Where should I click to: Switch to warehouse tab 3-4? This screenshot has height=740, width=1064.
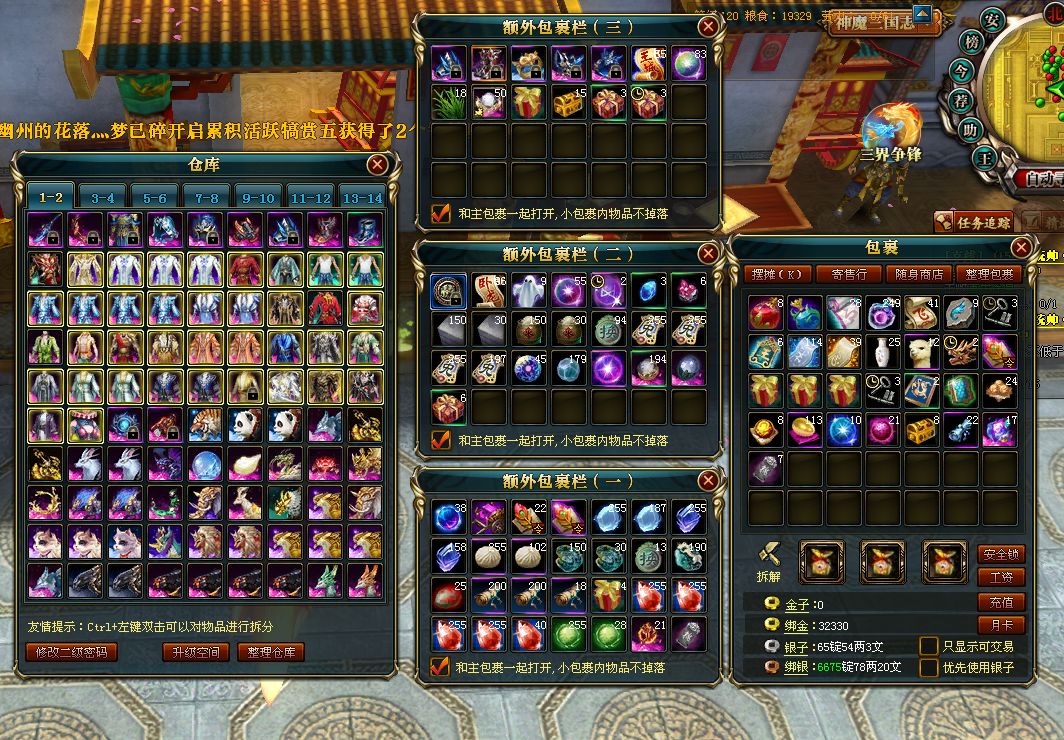coord(103,198)
